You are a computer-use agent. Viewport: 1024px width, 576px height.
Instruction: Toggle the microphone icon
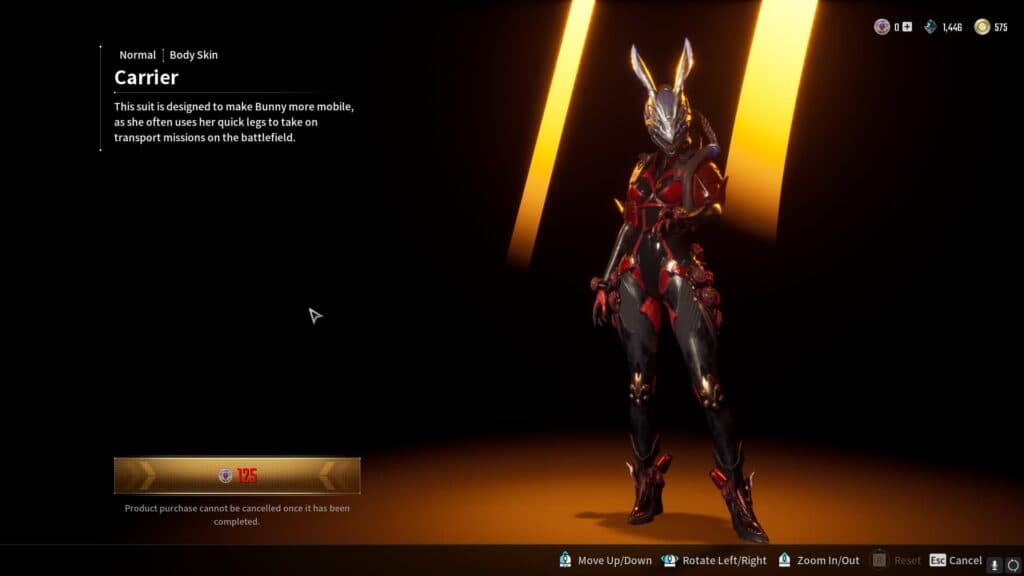point(995,563)
